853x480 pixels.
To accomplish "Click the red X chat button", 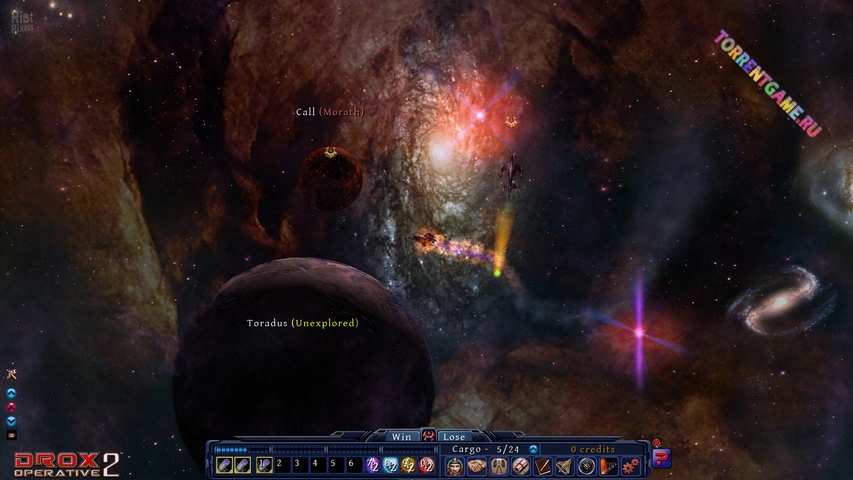I will tap(12, 407).
